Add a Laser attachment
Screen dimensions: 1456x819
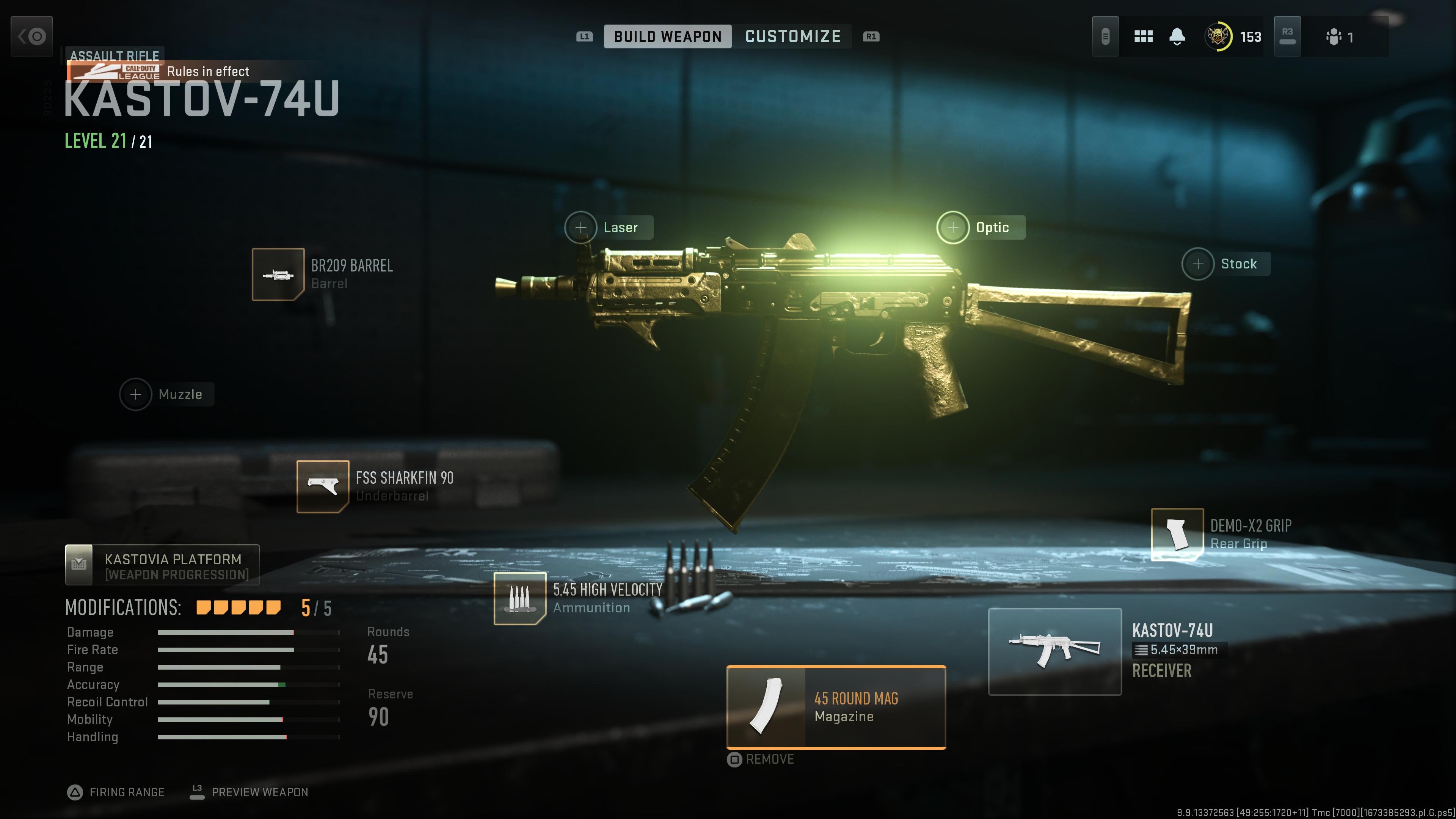pos(581,228)
